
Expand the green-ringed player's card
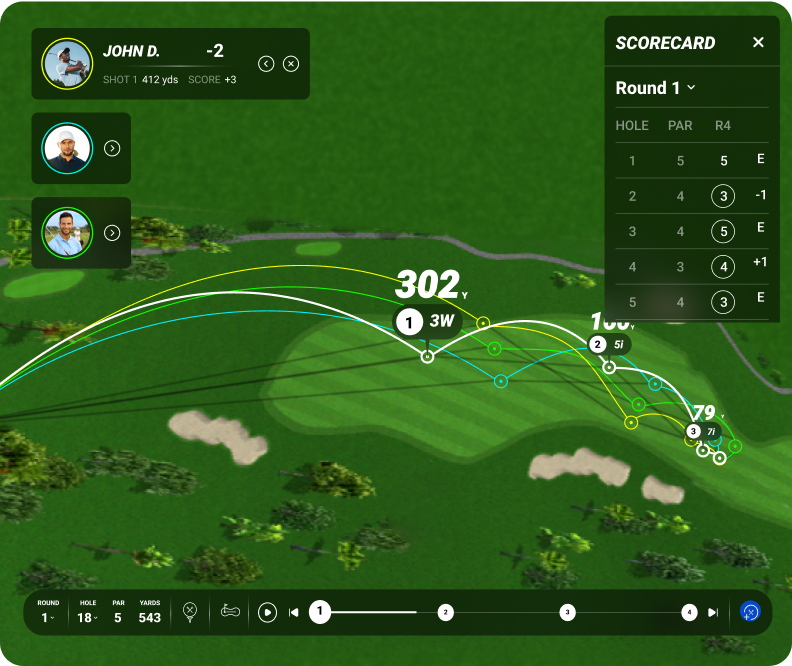[113, 233]
